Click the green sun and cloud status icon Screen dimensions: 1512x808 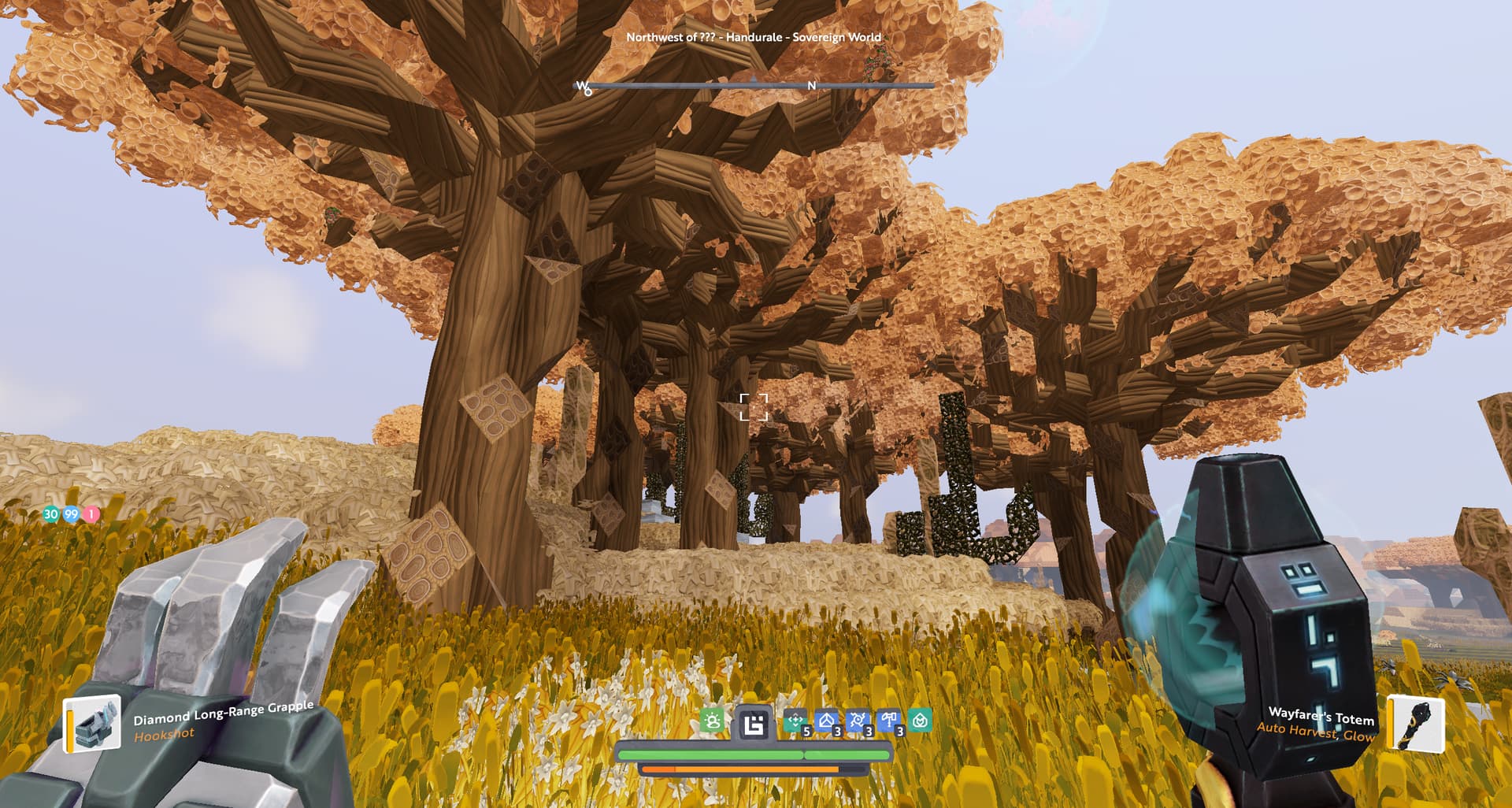click(712, 721)
